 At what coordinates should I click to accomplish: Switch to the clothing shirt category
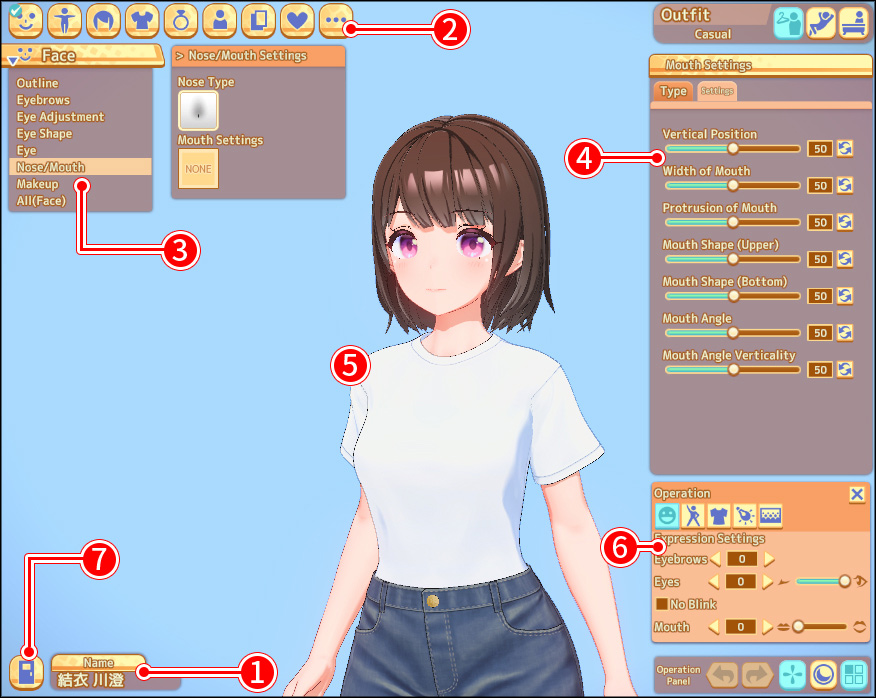[x=142, y=19]
